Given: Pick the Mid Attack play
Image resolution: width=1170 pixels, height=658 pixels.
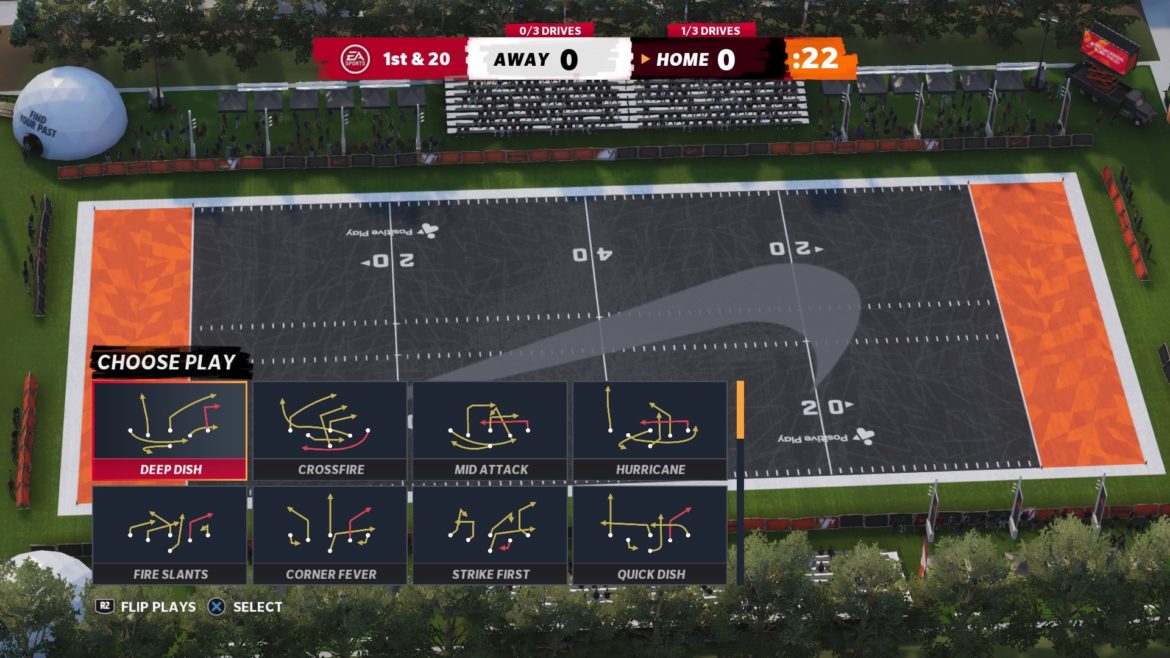Looking at the screenshot, I should tap(490, 430).
